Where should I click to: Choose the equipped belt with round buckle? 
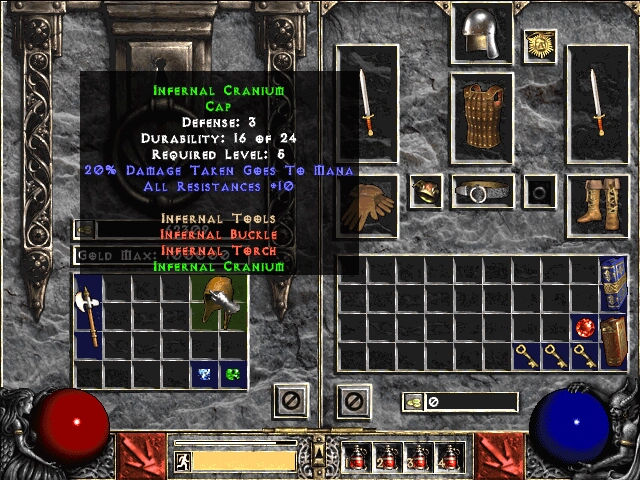coord(482,191)
